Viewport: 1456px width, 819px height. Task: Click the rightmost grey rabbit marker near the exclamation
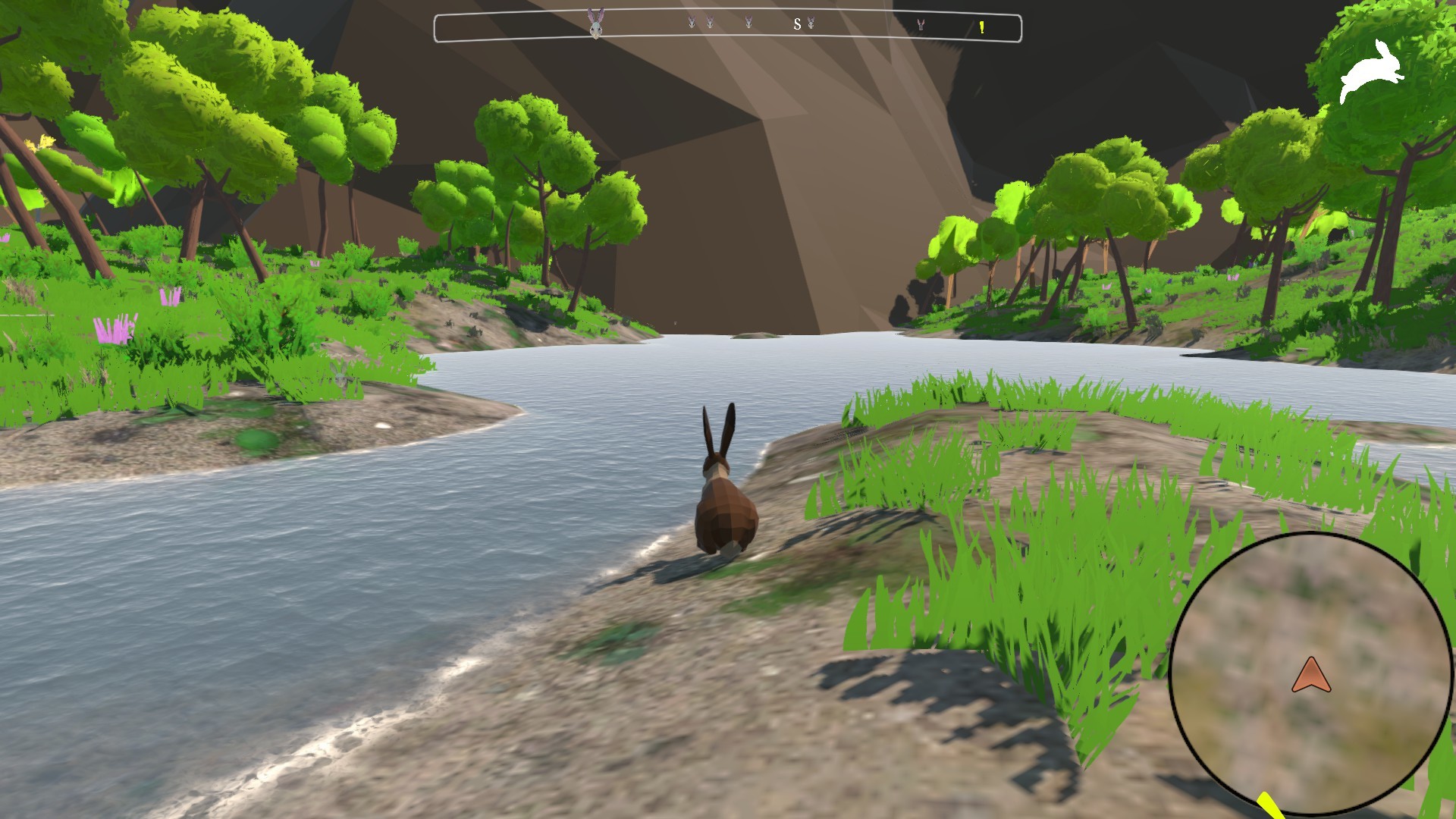(x=921, y=25)
